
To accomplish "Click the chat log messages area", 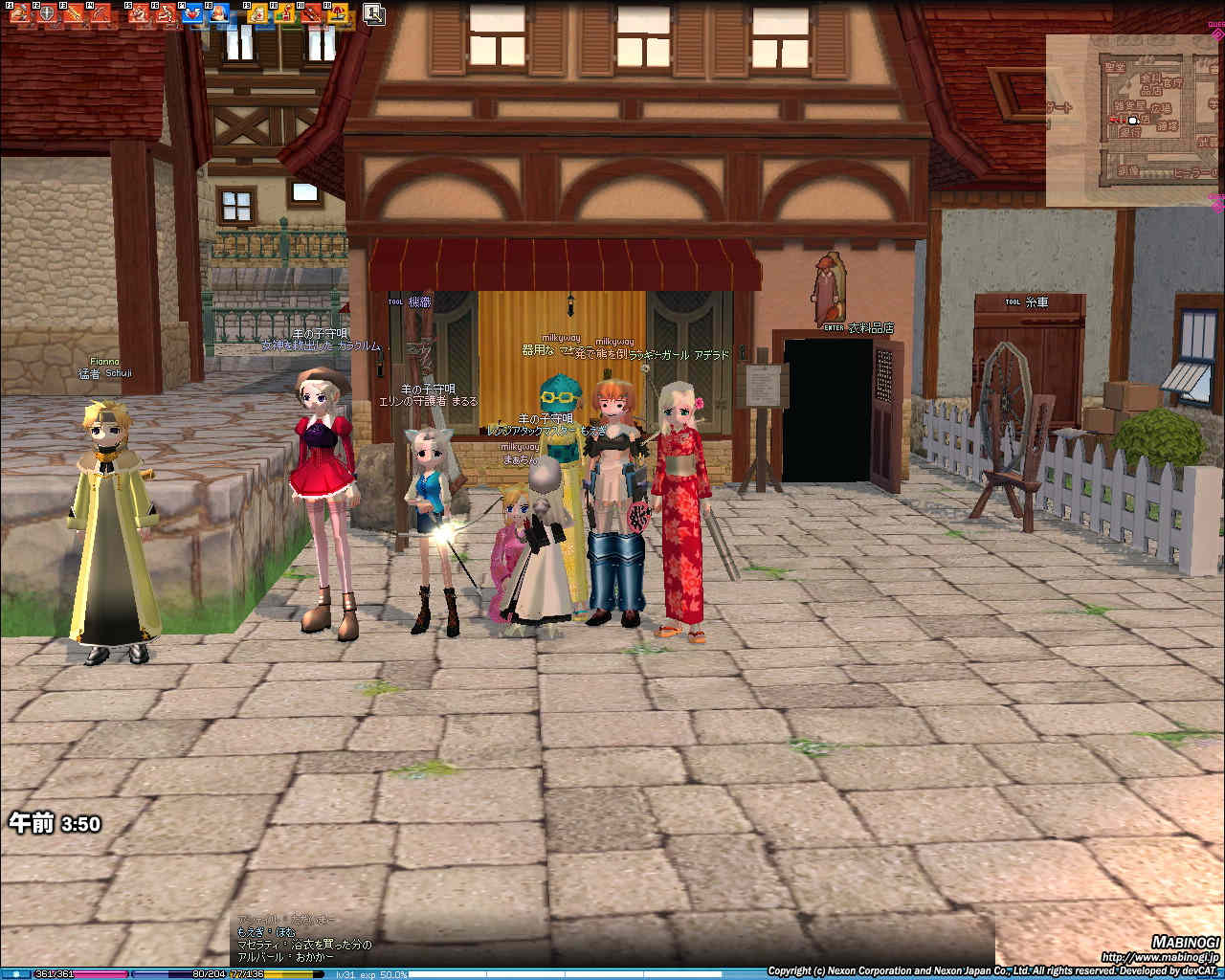I will (306, 938).
